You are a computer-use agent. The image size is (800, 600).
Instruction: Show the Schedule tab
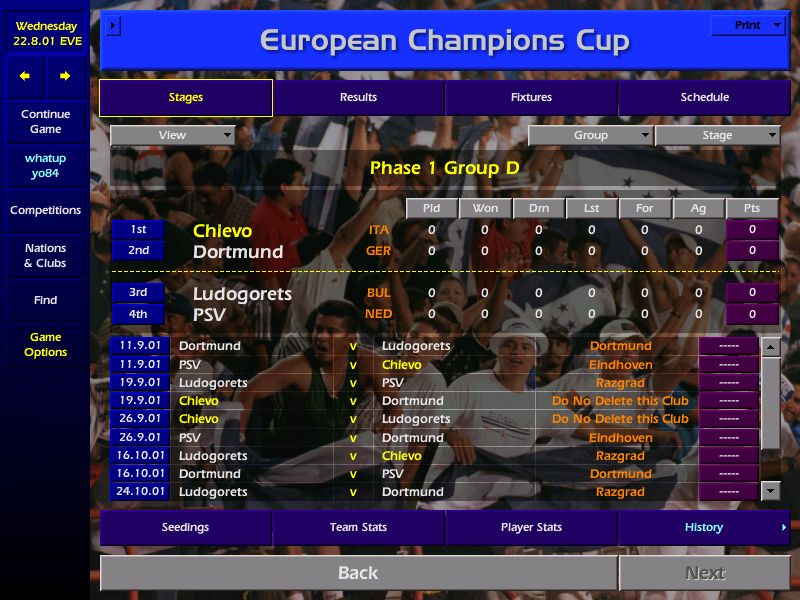pos(704,97)
